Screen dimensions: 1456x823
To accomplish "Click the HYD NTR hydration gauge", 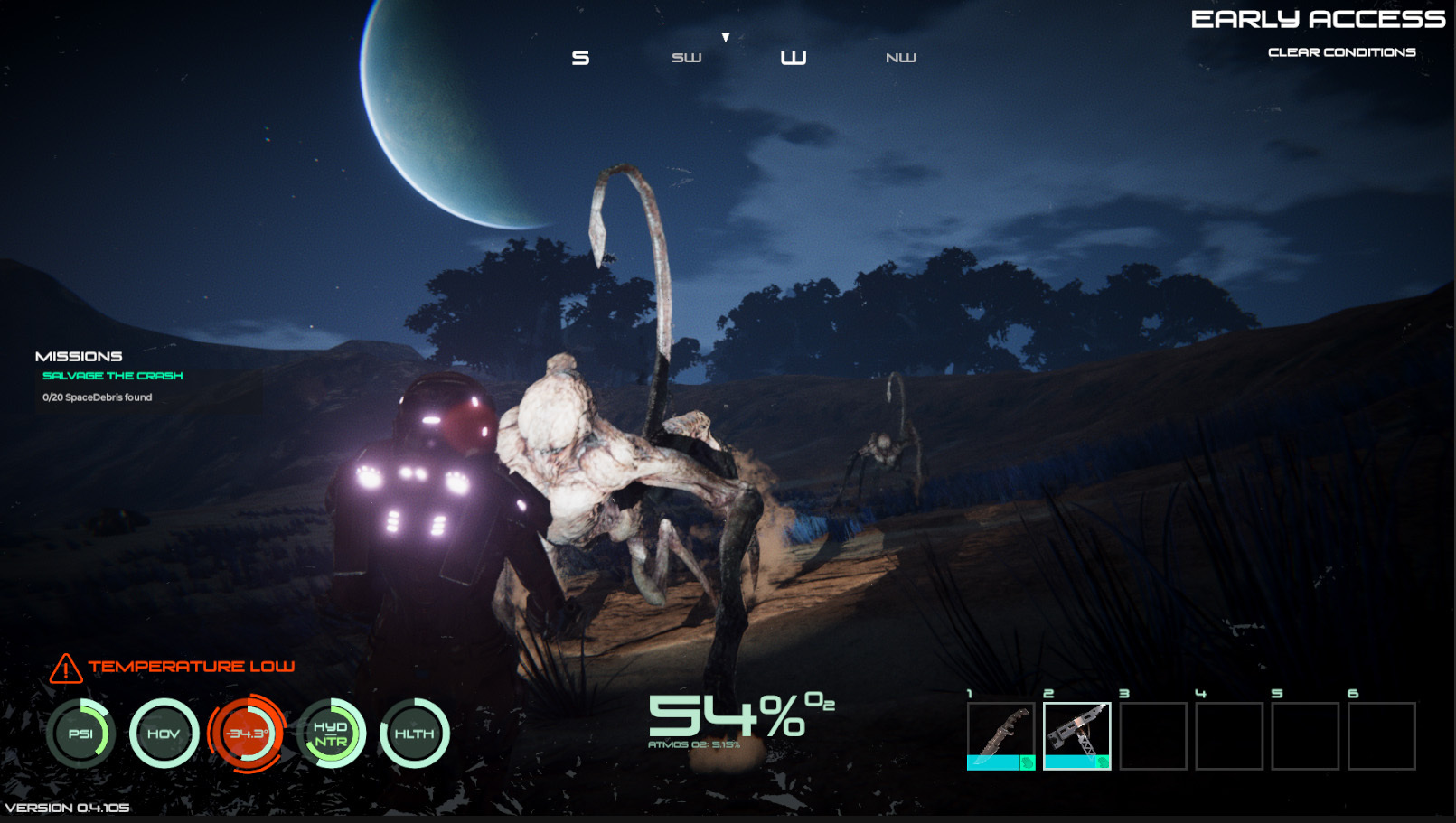I will coord(331,734).
